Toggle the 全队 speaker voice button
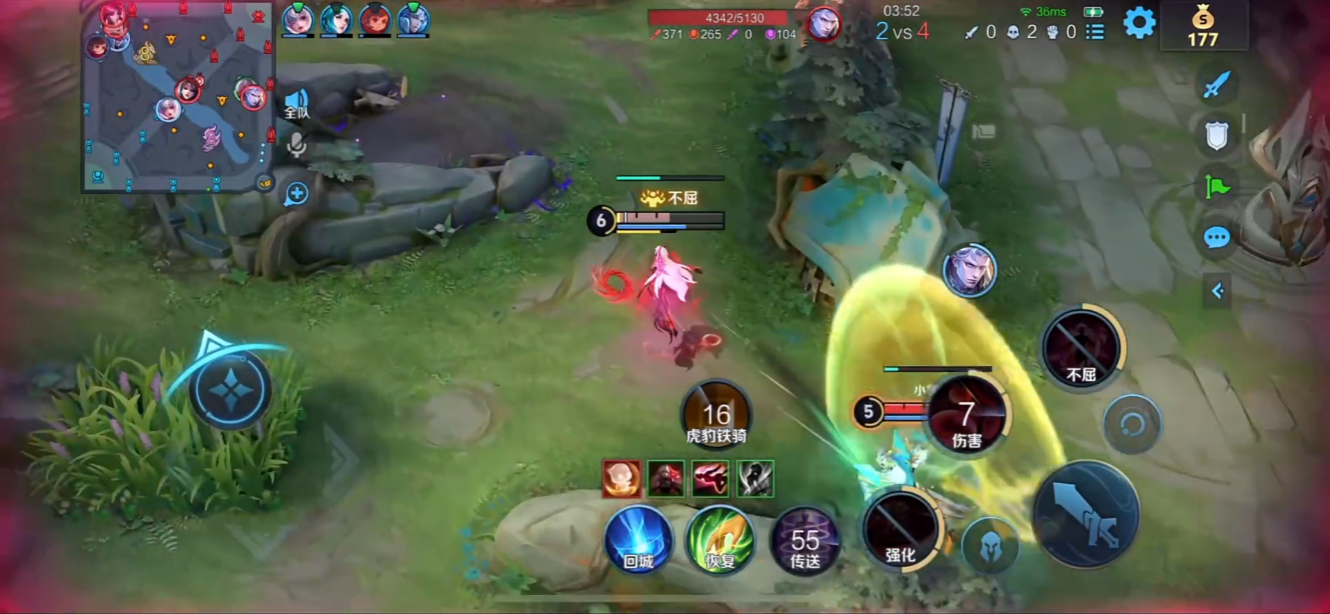 pyautogui.click(x=297, y=103)
